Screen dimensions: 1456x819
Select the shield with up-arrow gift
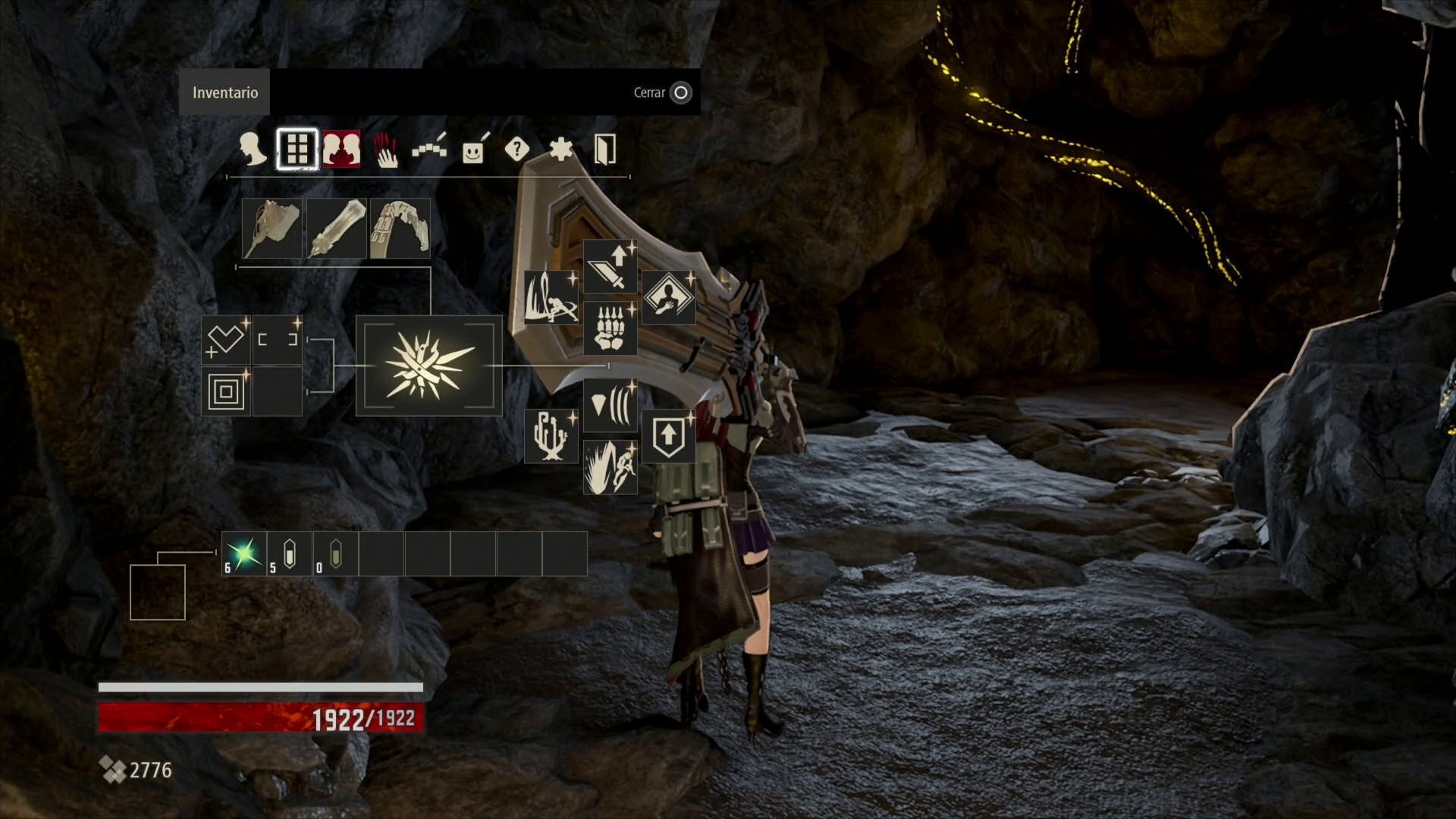(668, 436)
